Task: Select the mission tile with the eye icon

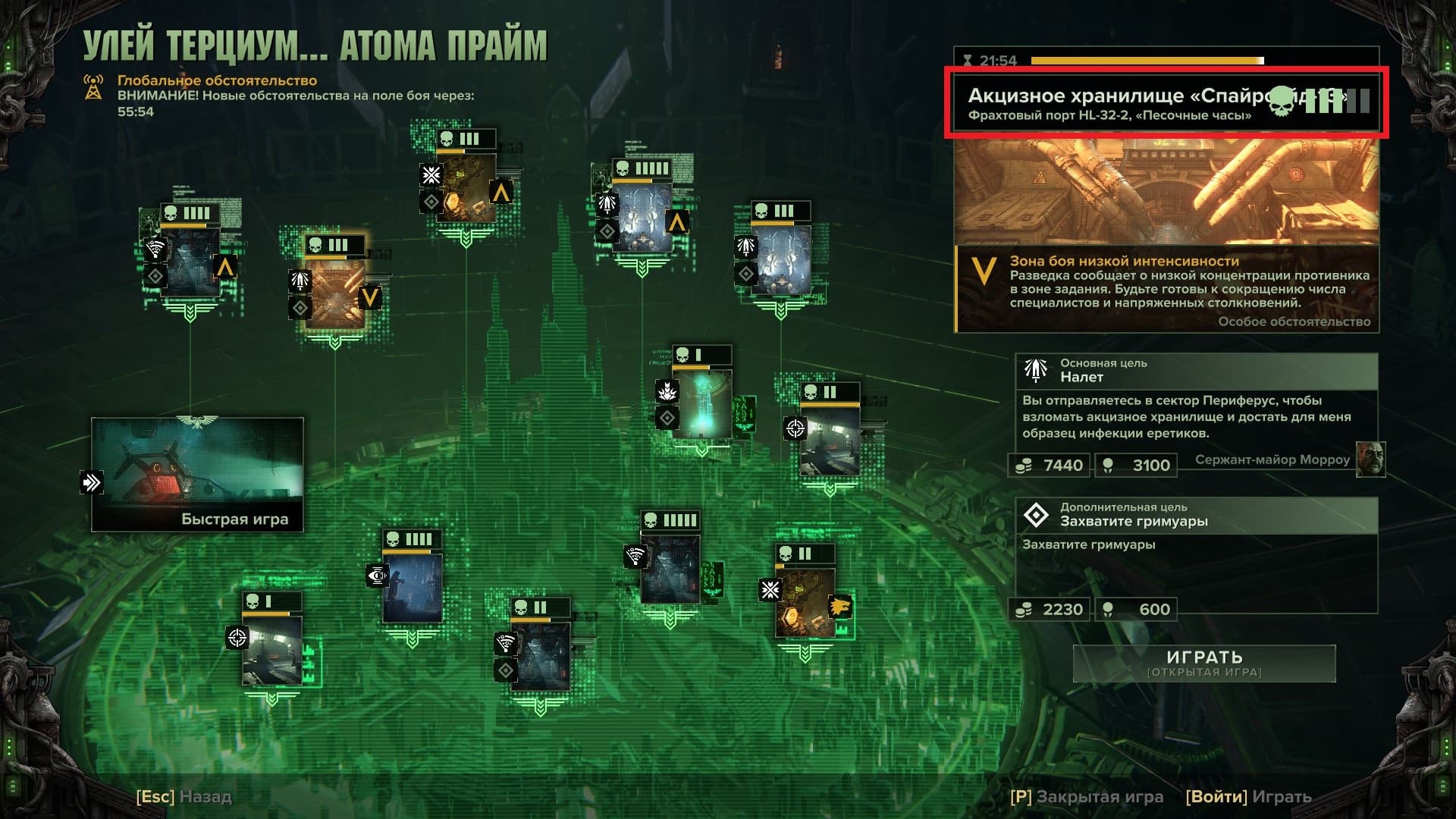Action: [412, 586]
